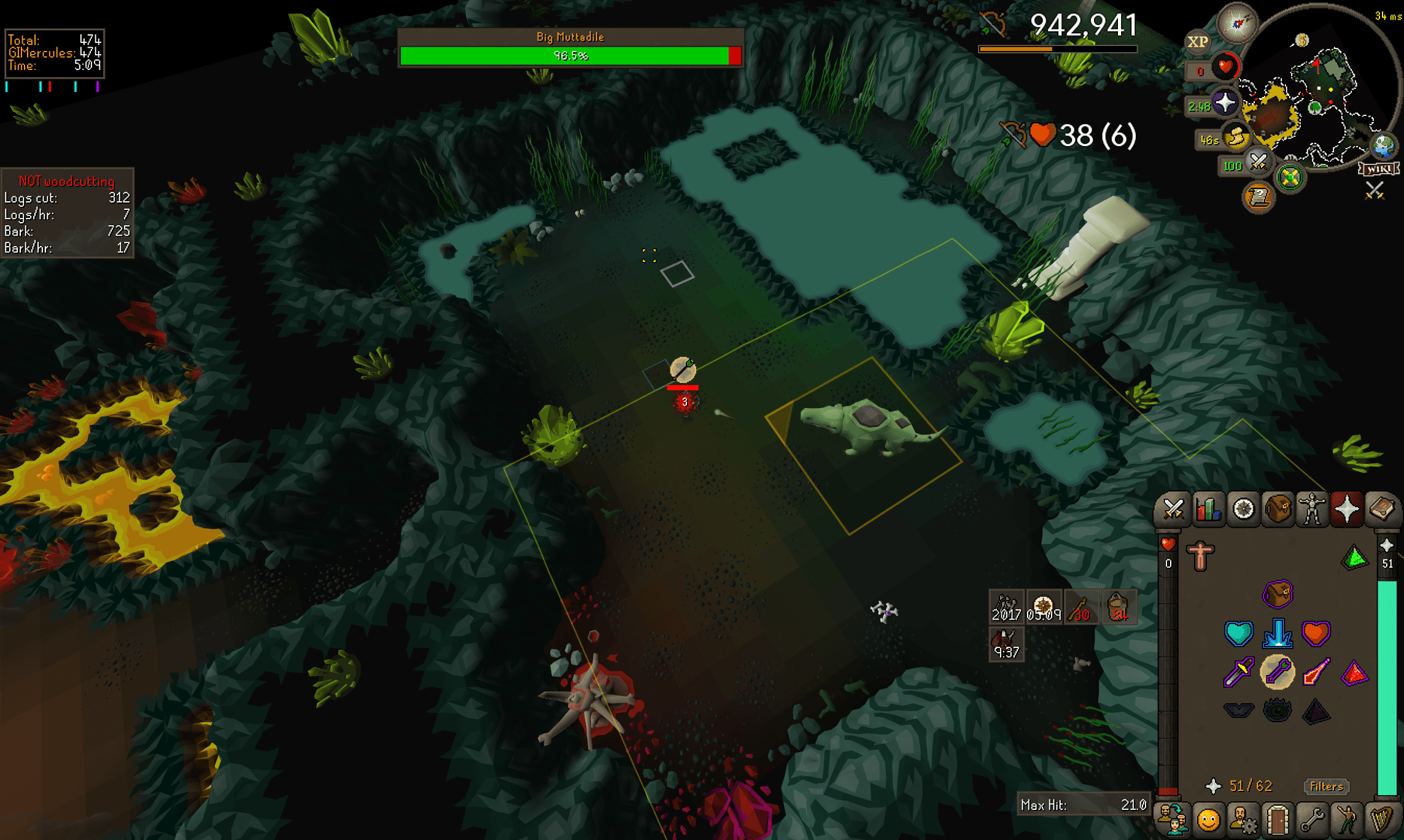Open the backpack Inventory tab

[x=1278, y=509]
